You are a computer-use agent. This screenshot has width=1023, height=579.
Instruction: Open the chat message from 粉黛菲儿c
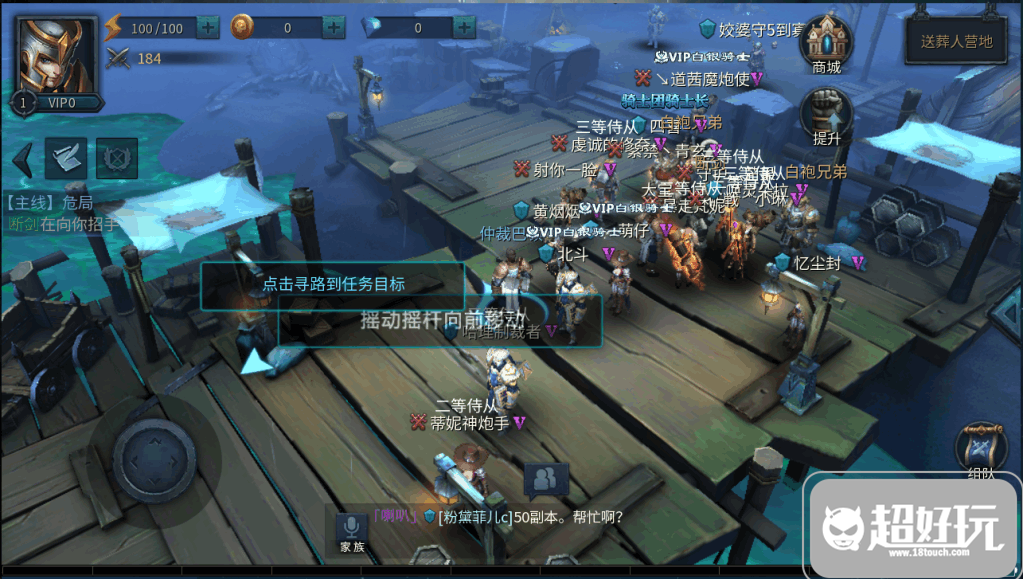(520, 517)
